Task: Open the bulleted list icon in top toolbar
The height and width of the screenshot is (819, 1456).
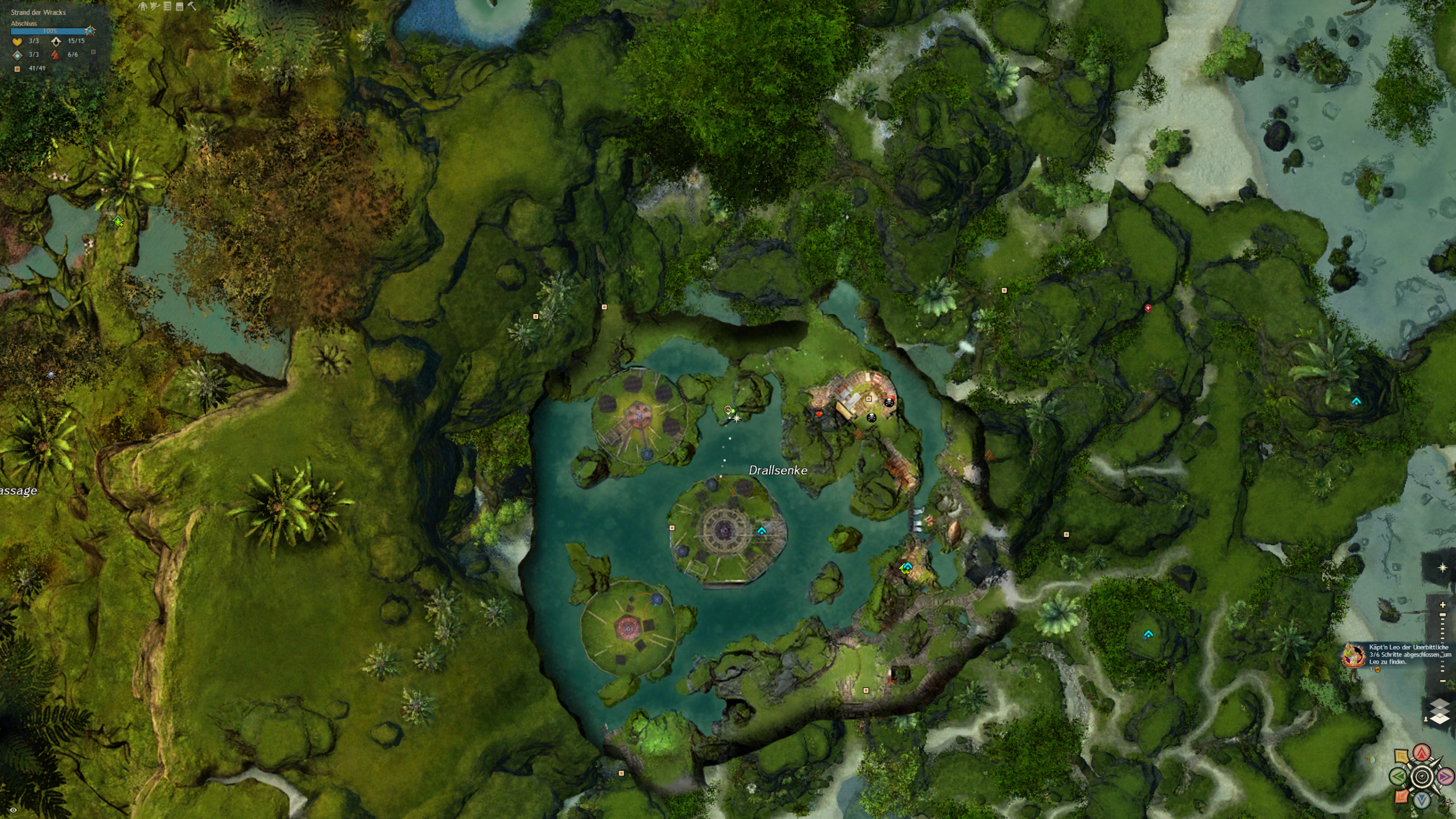Action: [167, 6]
